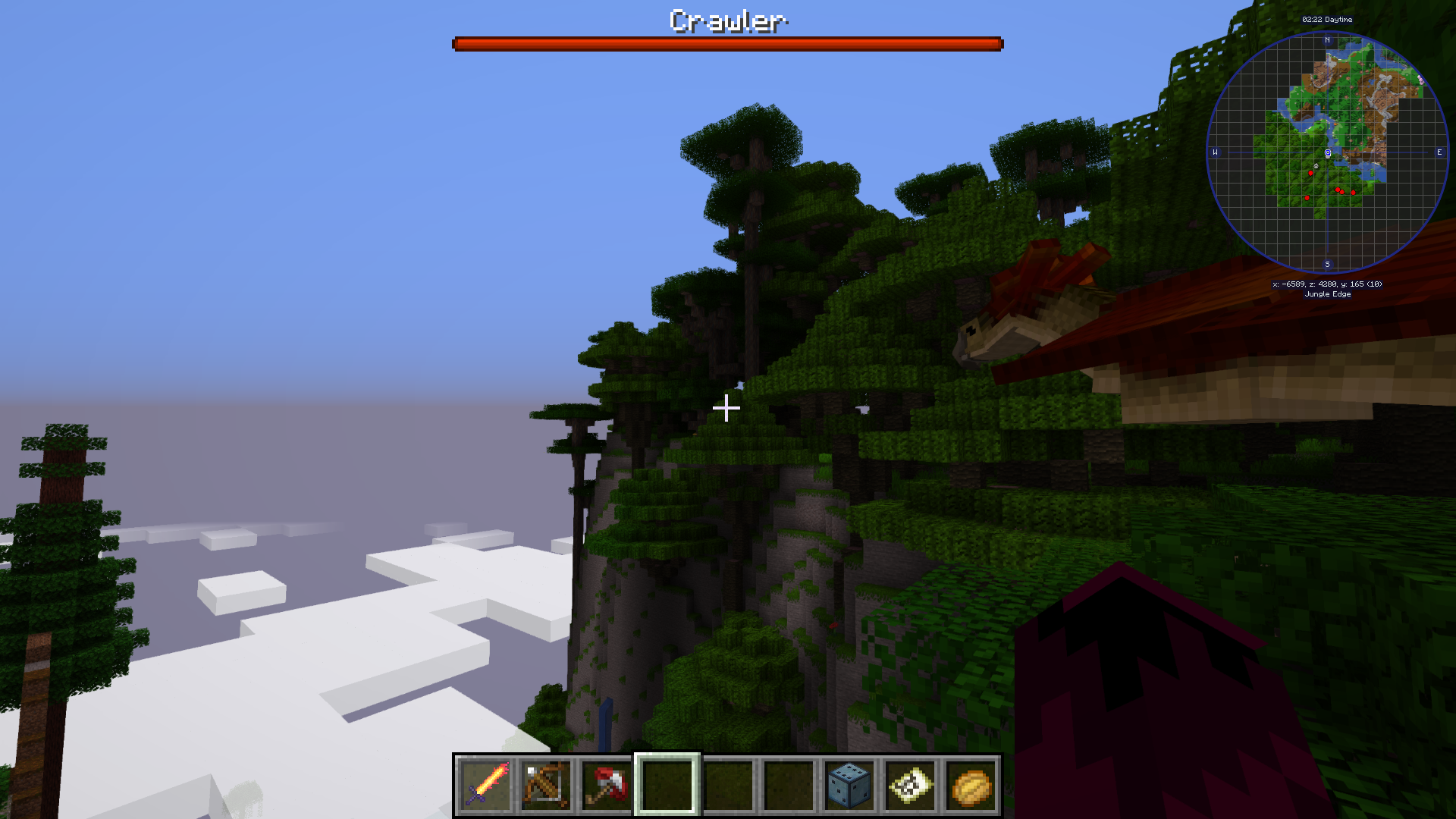Click the crosshair at screen center
This screenshot has height=819, width=1456.
(726, 408)
